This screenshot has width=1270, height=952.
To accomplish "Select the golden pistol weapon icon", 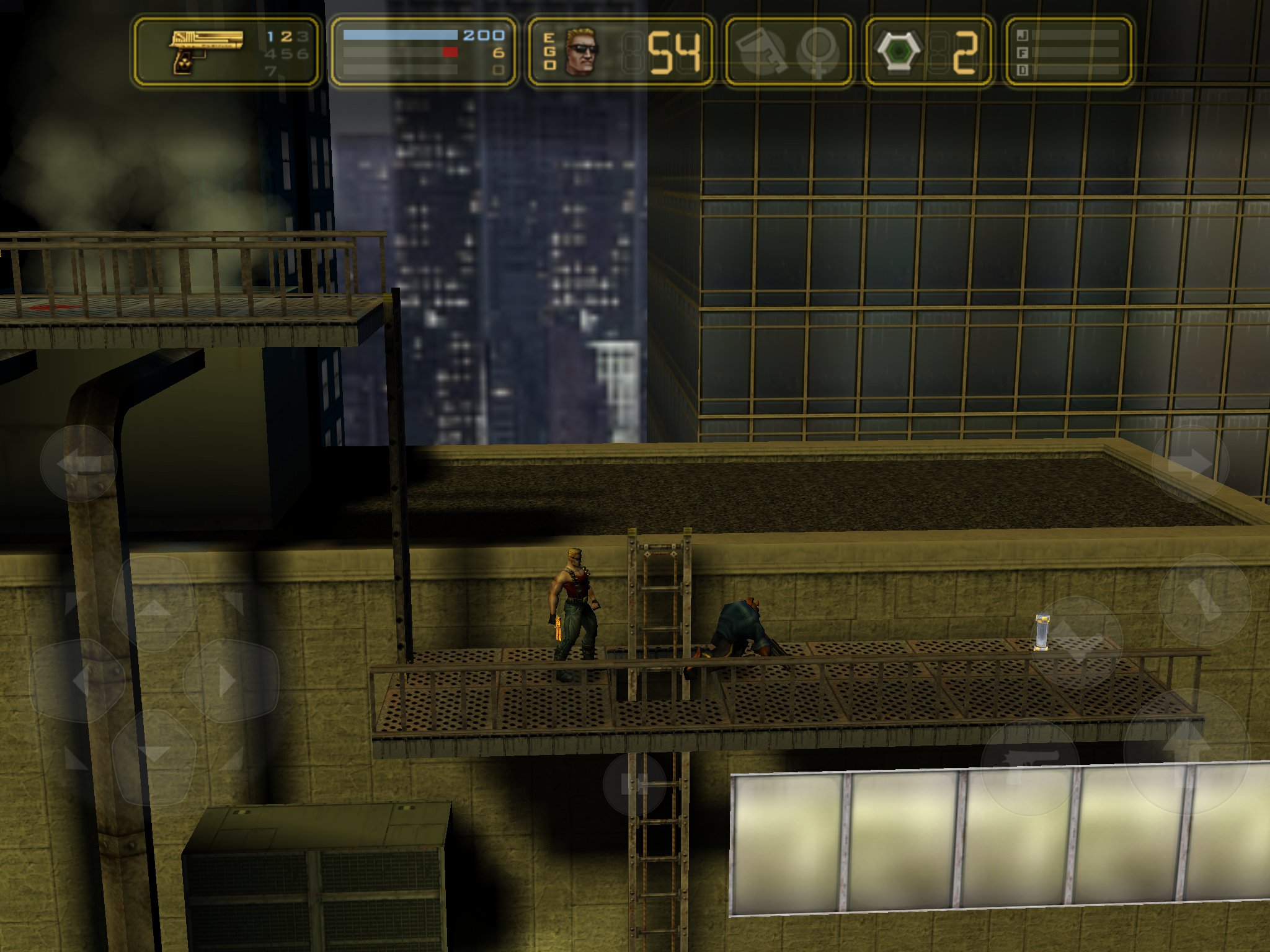I will [205, 51].
